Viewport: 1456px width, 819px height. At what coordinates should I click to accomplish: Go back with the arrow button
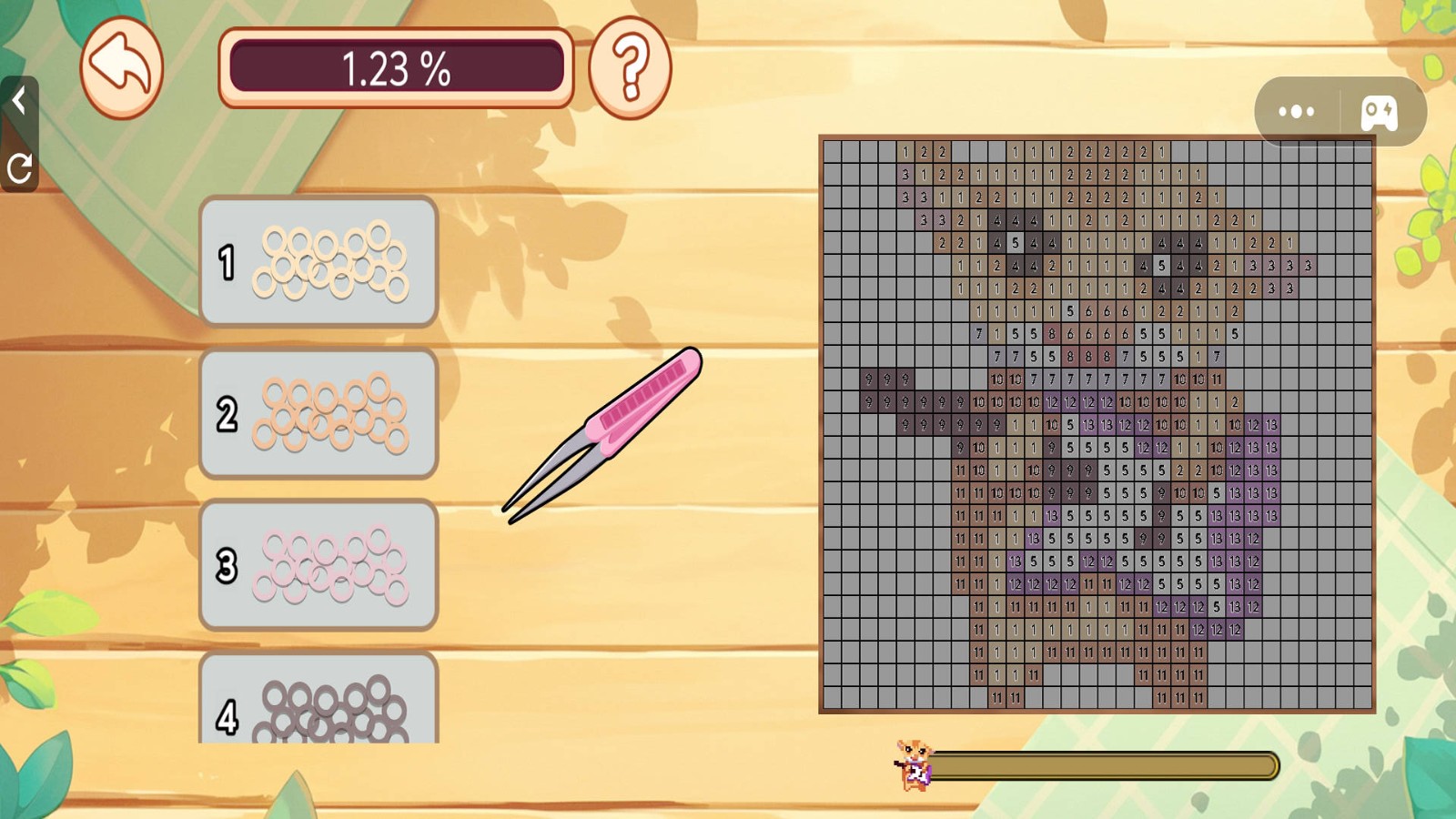pos(121,66)
